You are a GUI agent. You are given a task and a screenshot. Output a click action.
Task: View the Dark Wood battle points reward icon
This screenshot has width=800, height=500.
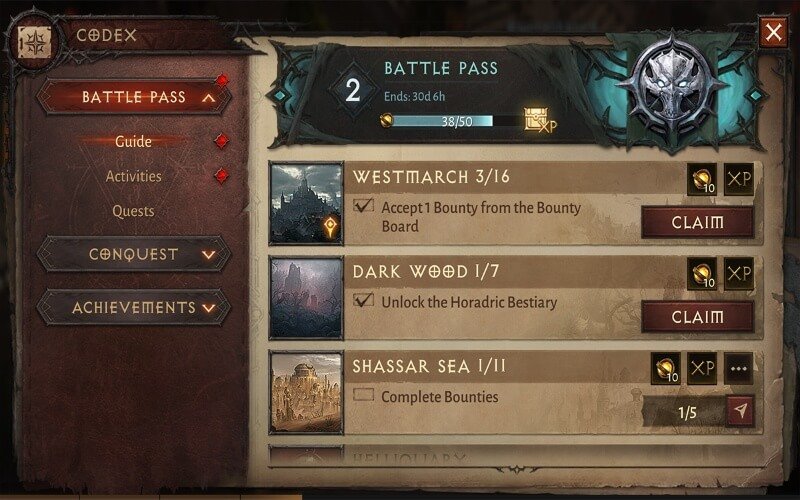point(702,274)
